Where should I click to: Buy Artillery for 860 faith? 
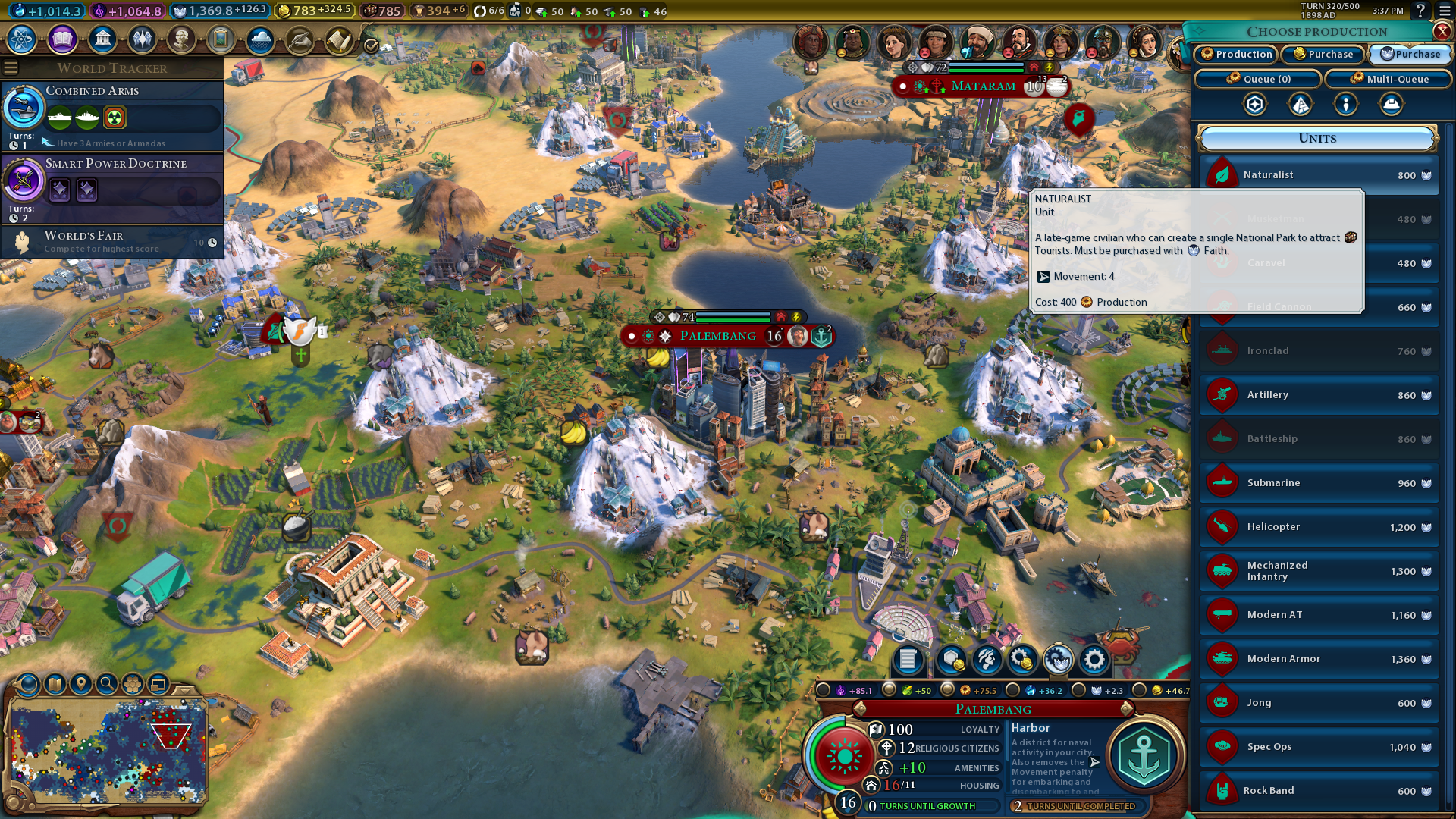pos(1319,395)
